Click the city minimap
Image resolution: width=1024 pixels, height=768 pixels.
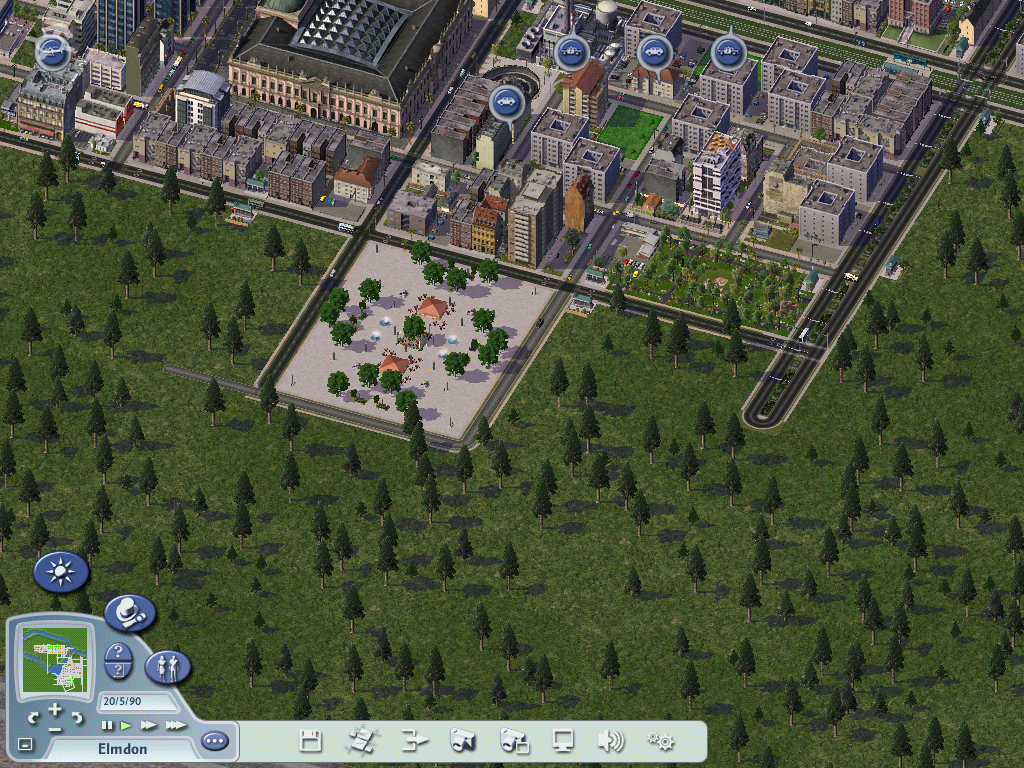point(56,658)
